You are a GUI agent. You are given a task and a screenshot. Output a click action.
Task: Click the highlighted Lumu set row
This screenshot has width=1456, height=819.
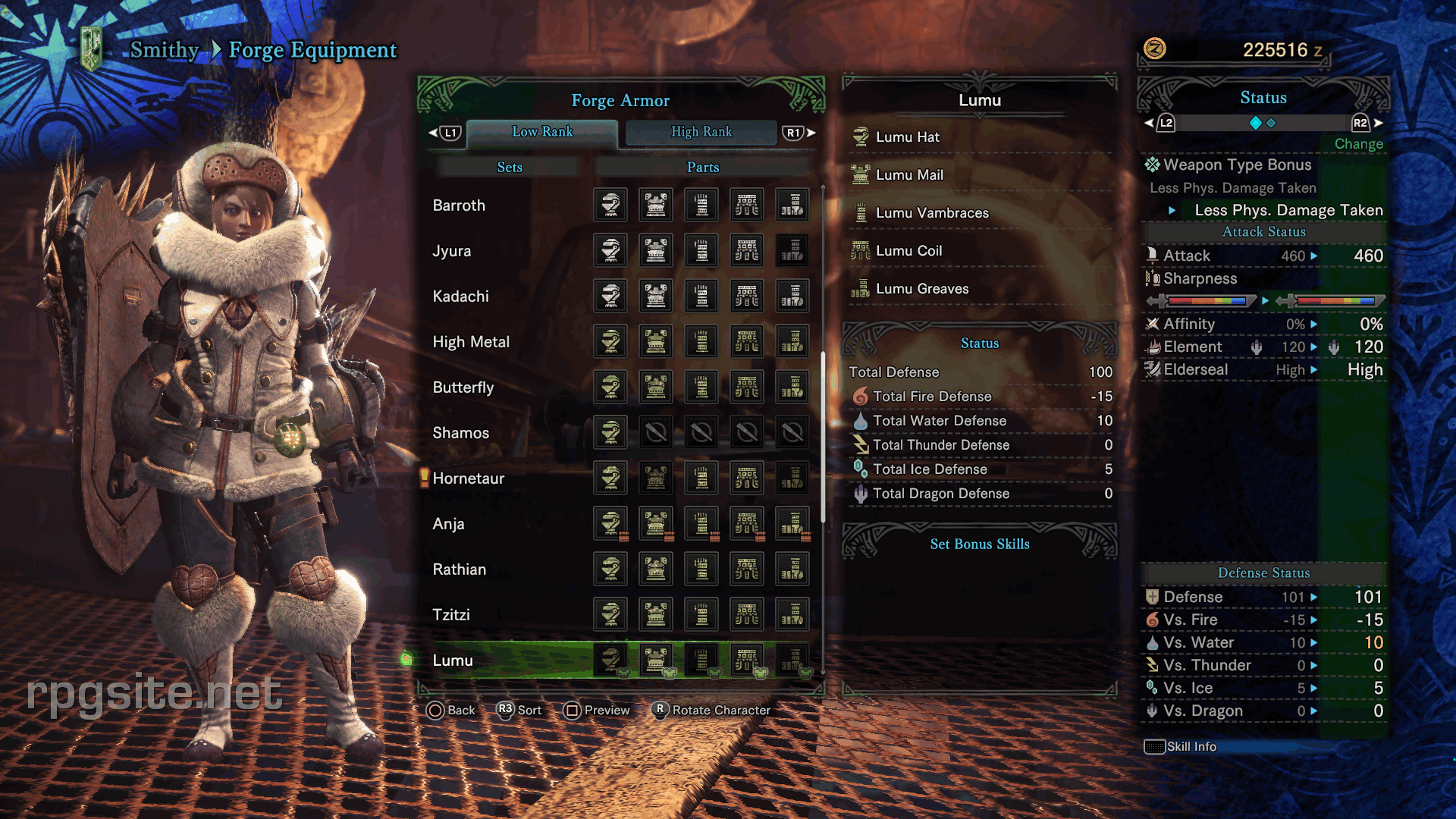click(453, 661)
